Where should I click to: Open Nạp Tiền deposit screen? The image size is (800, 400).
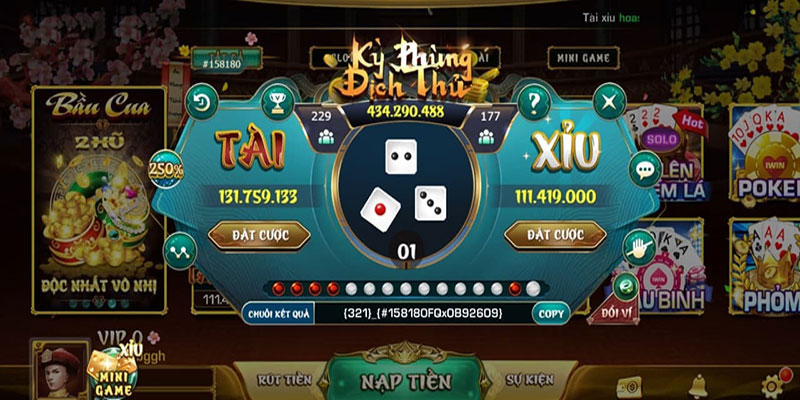point(406,380)
